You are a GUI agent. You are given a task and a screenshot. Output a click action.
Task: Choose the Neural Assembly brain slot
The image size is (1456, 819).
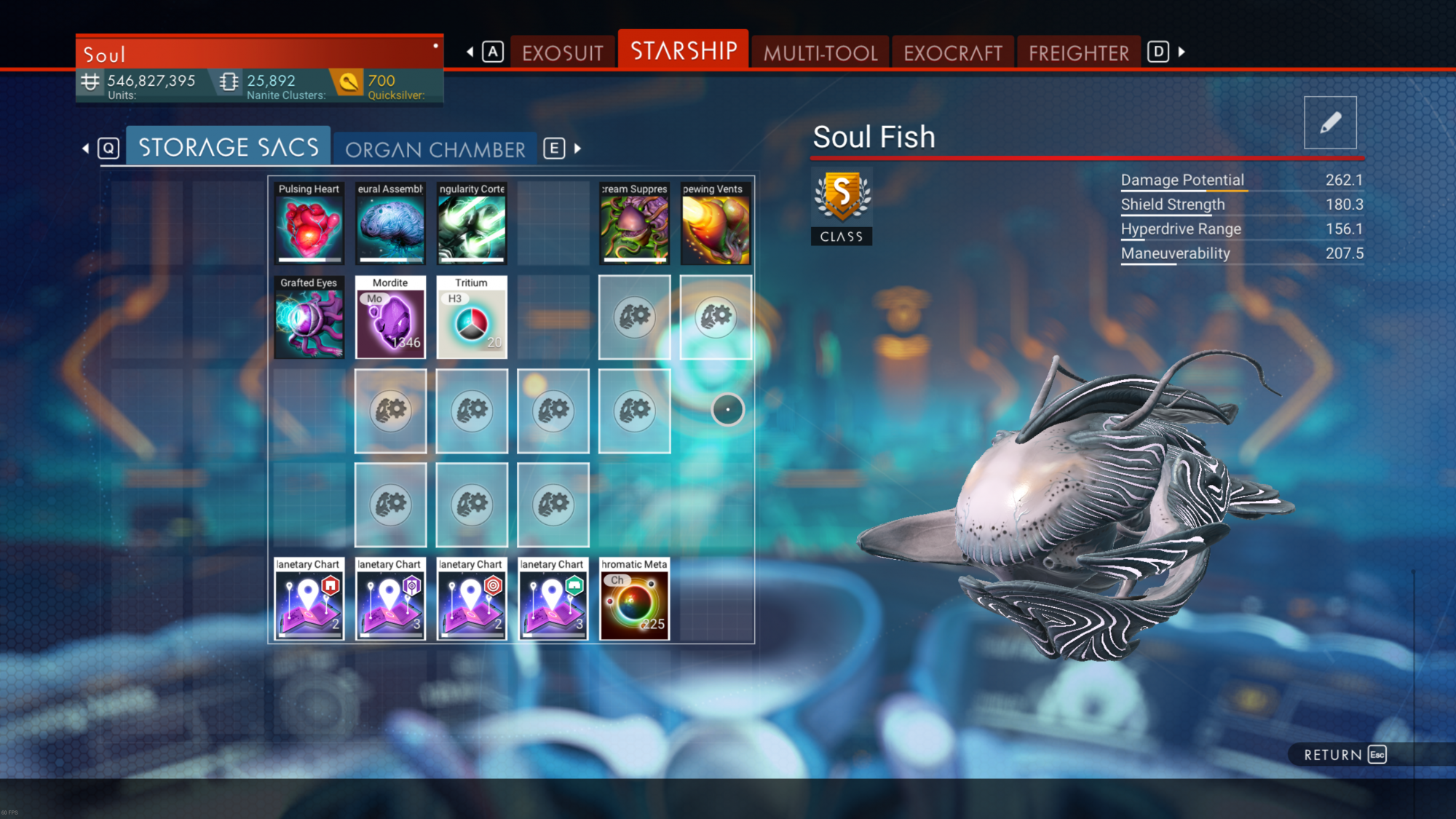click(x=390, y=223)
